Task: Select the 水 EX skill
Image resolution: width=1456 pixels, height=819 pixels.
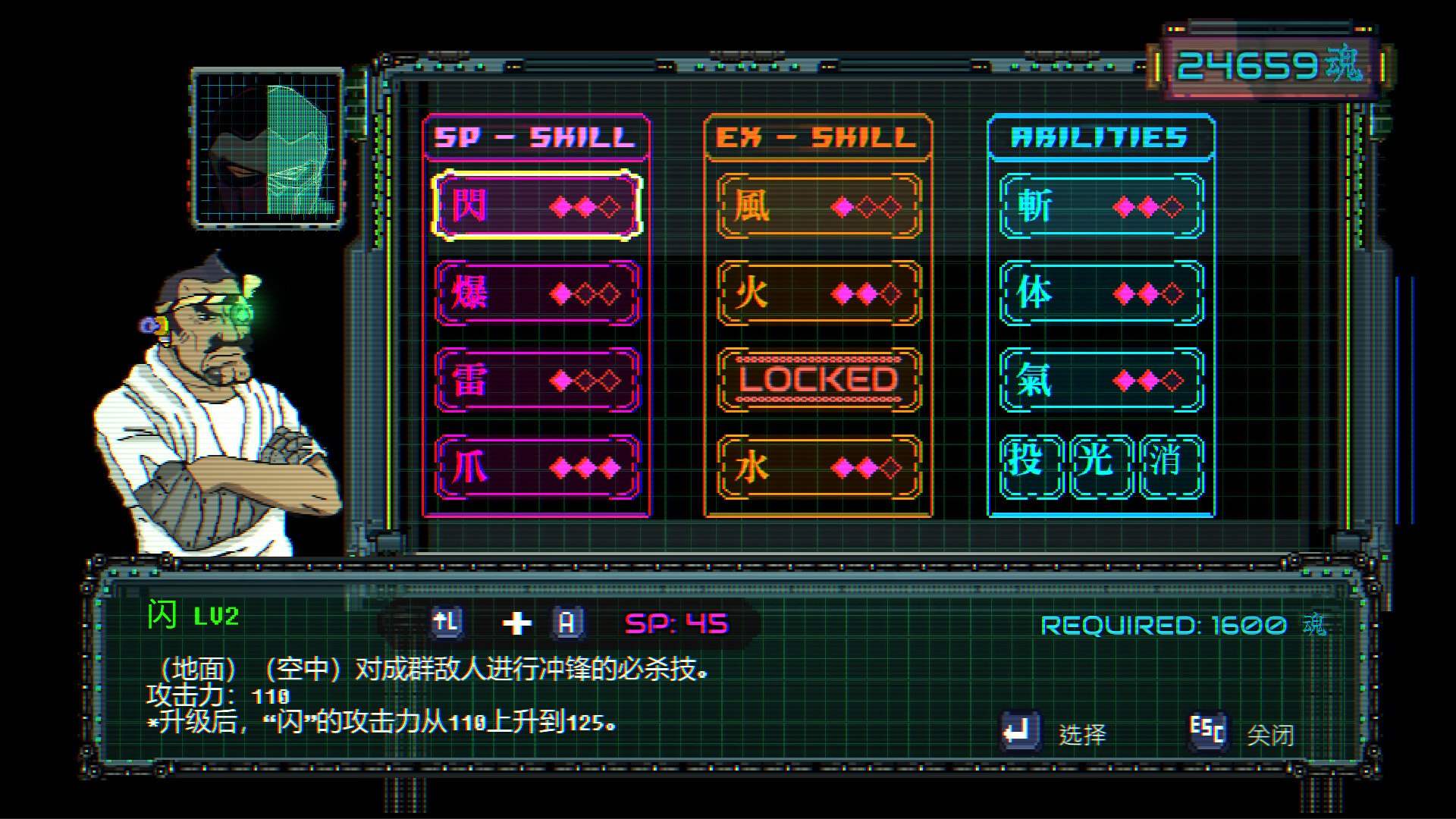Action: point(817,469)
